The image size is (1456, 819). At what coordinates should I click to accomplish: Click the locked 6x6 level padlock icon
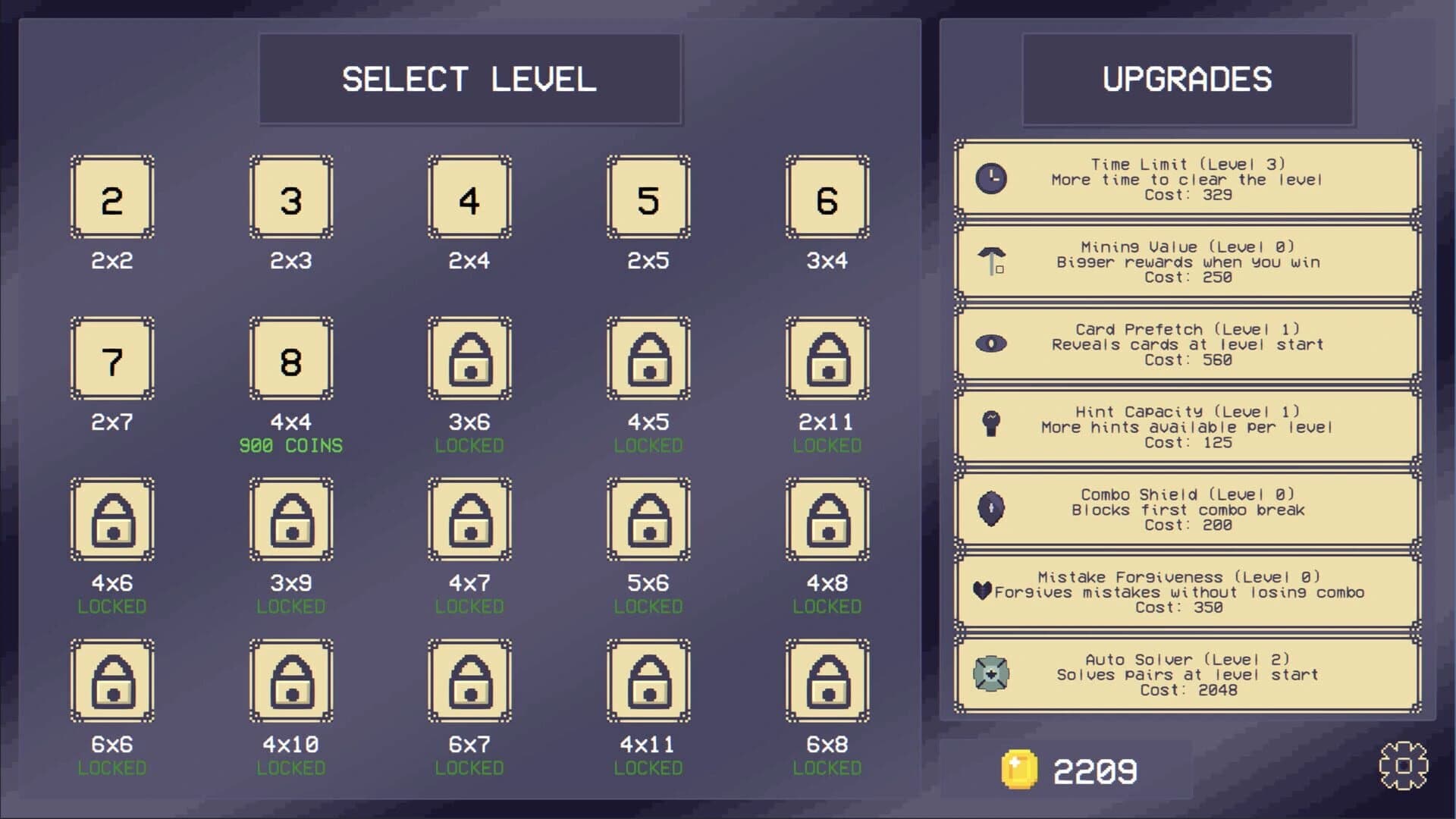[112, 682]
